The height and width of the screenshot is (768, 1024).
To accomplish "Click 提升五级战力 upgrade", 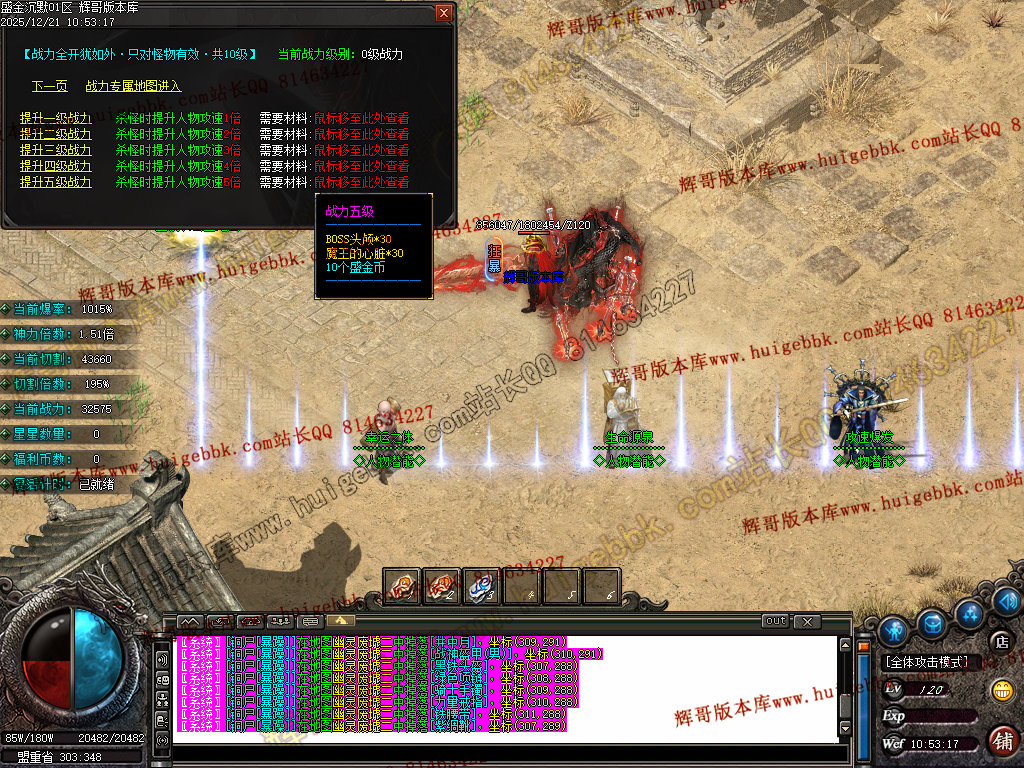I will click(x=55, y=182).
